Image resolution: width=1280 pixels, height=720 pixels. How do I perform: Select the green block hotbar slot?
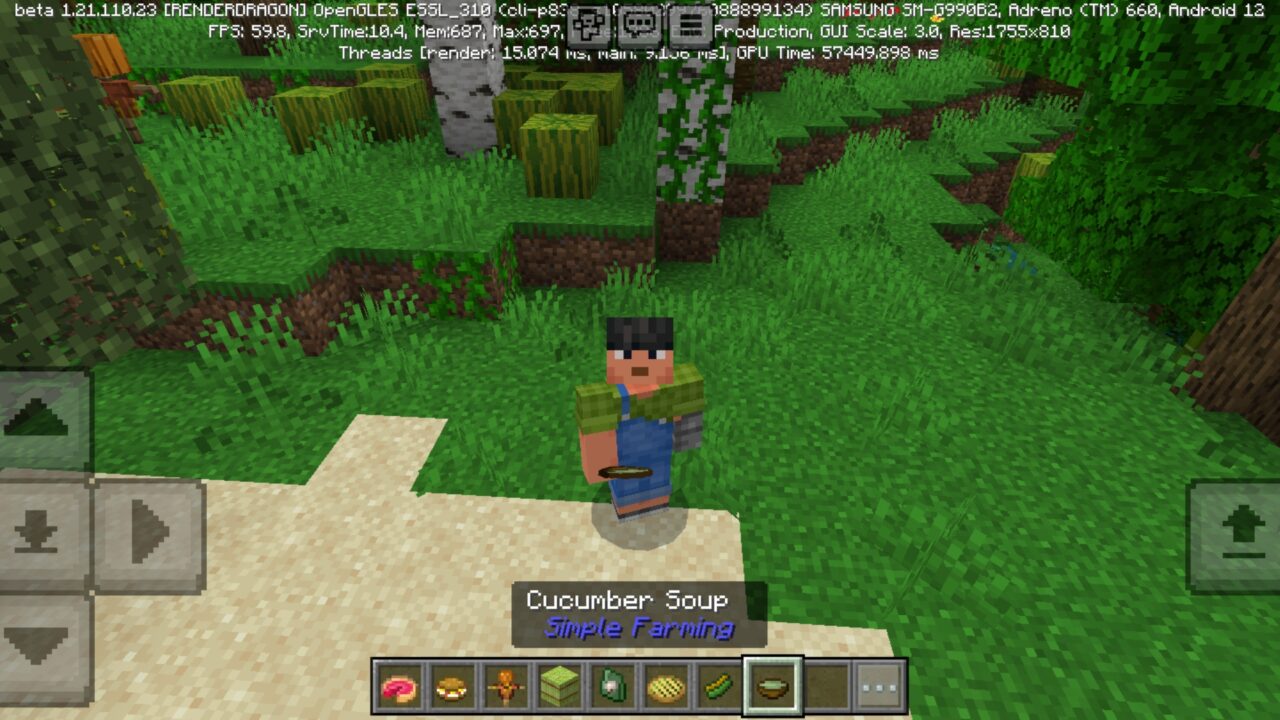[560, 687]
